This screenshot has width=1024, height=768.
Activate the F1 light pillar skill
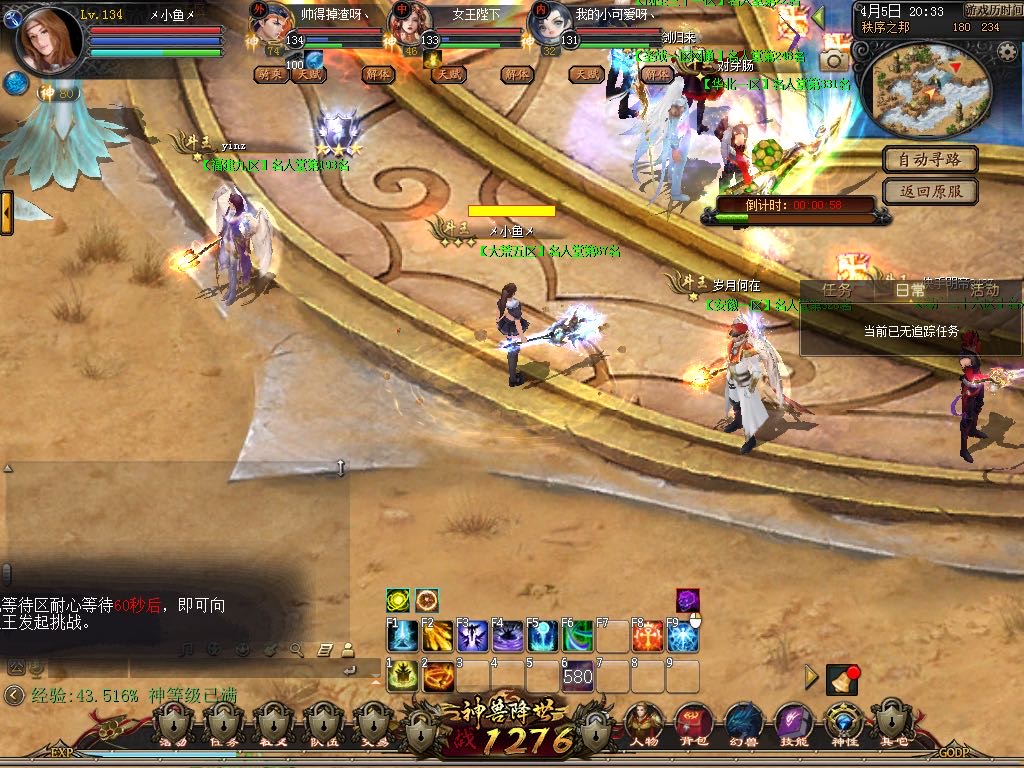pos(402,637)
